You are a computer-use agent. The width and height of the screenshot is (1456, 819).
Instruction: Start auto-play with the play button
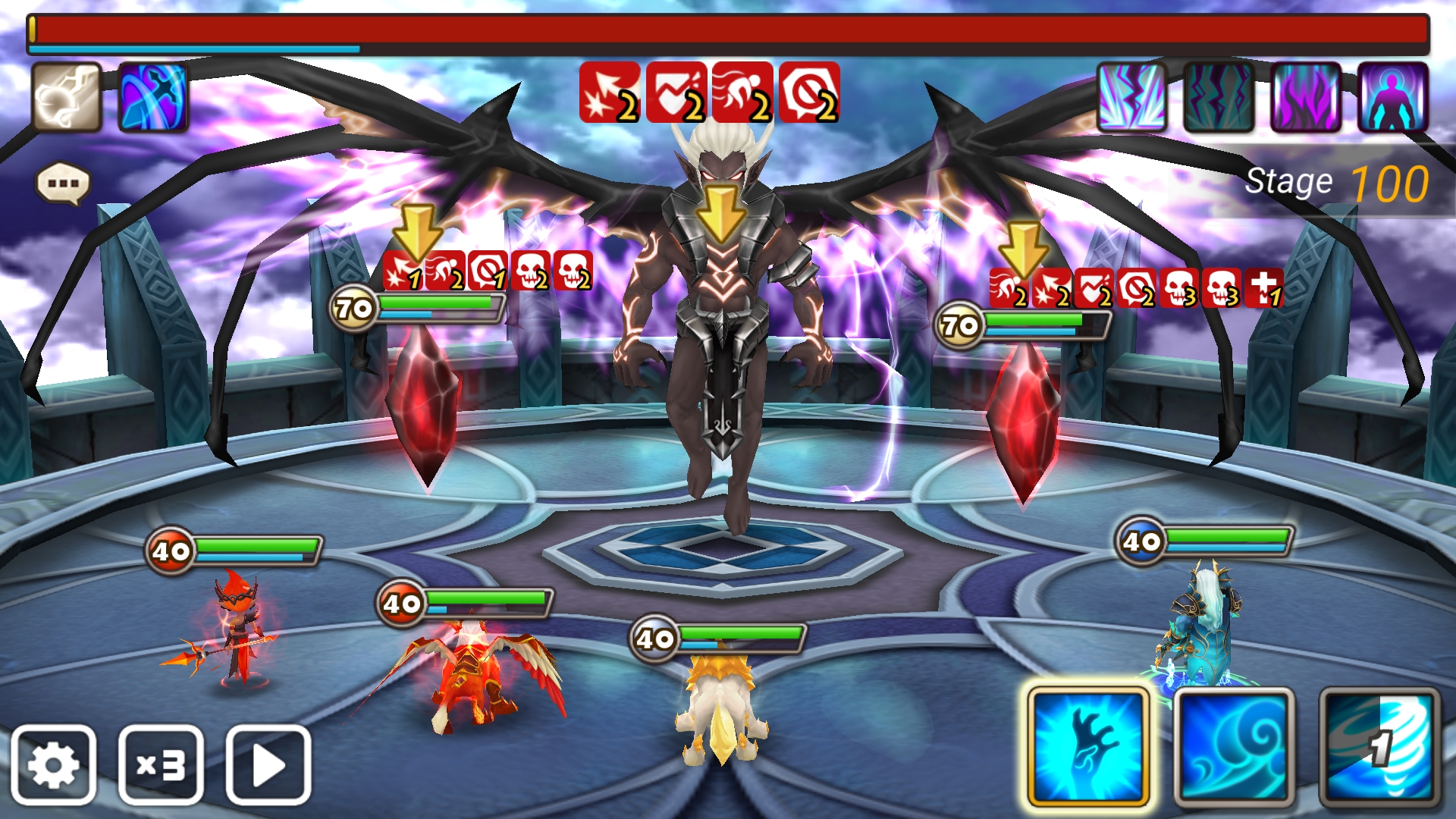[268, 765]
